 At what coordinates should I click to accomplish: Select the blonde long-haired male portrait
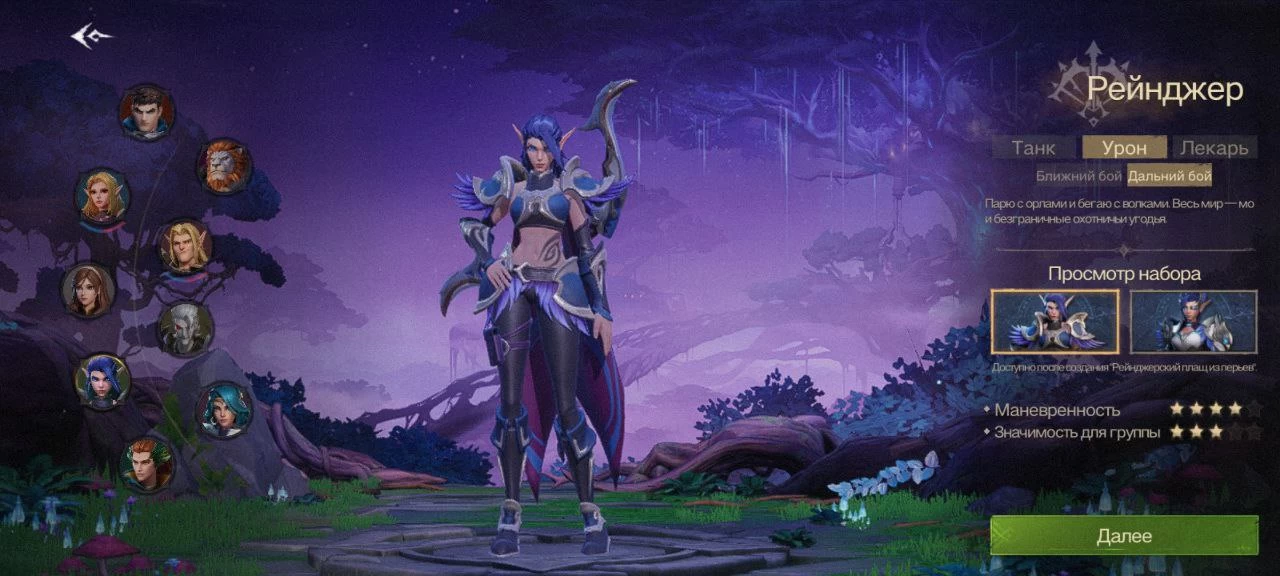click(185, 246)
